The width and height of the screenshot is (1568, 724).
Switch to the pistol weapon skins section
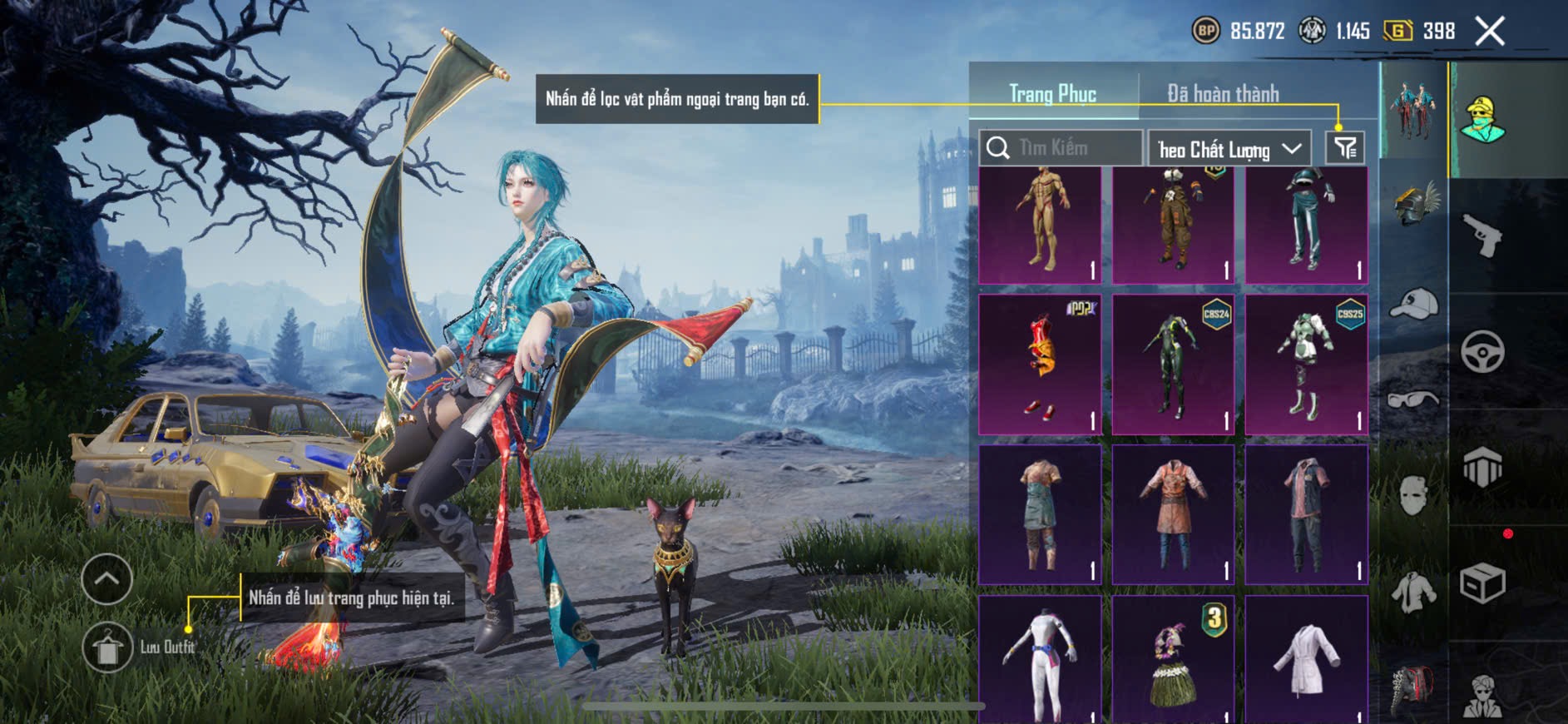tap(1483, 236)
